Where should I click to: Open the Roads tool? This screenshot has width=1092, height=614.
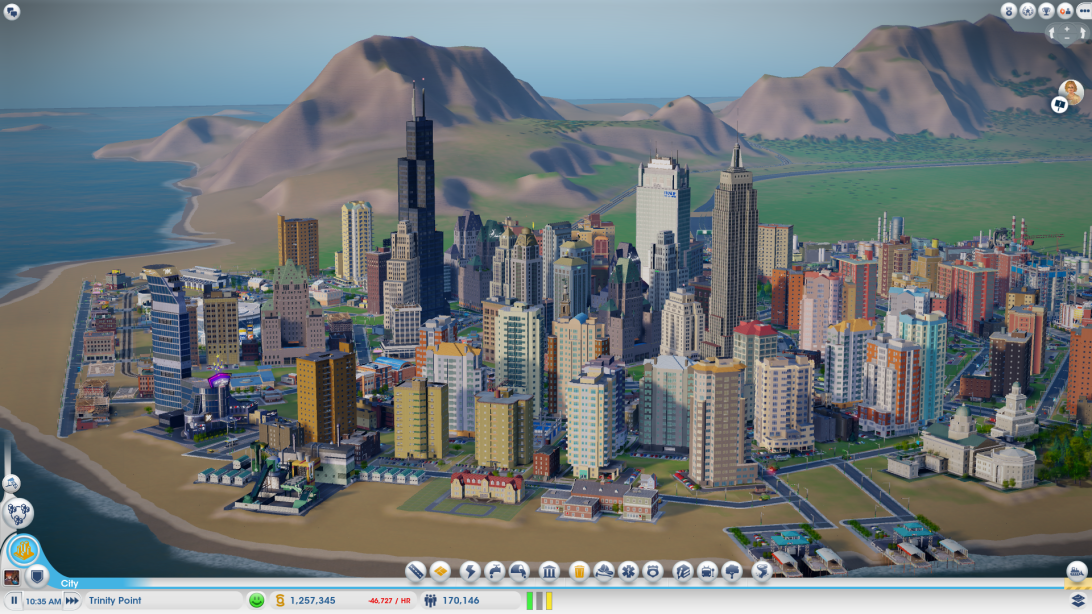coord(416,571)
